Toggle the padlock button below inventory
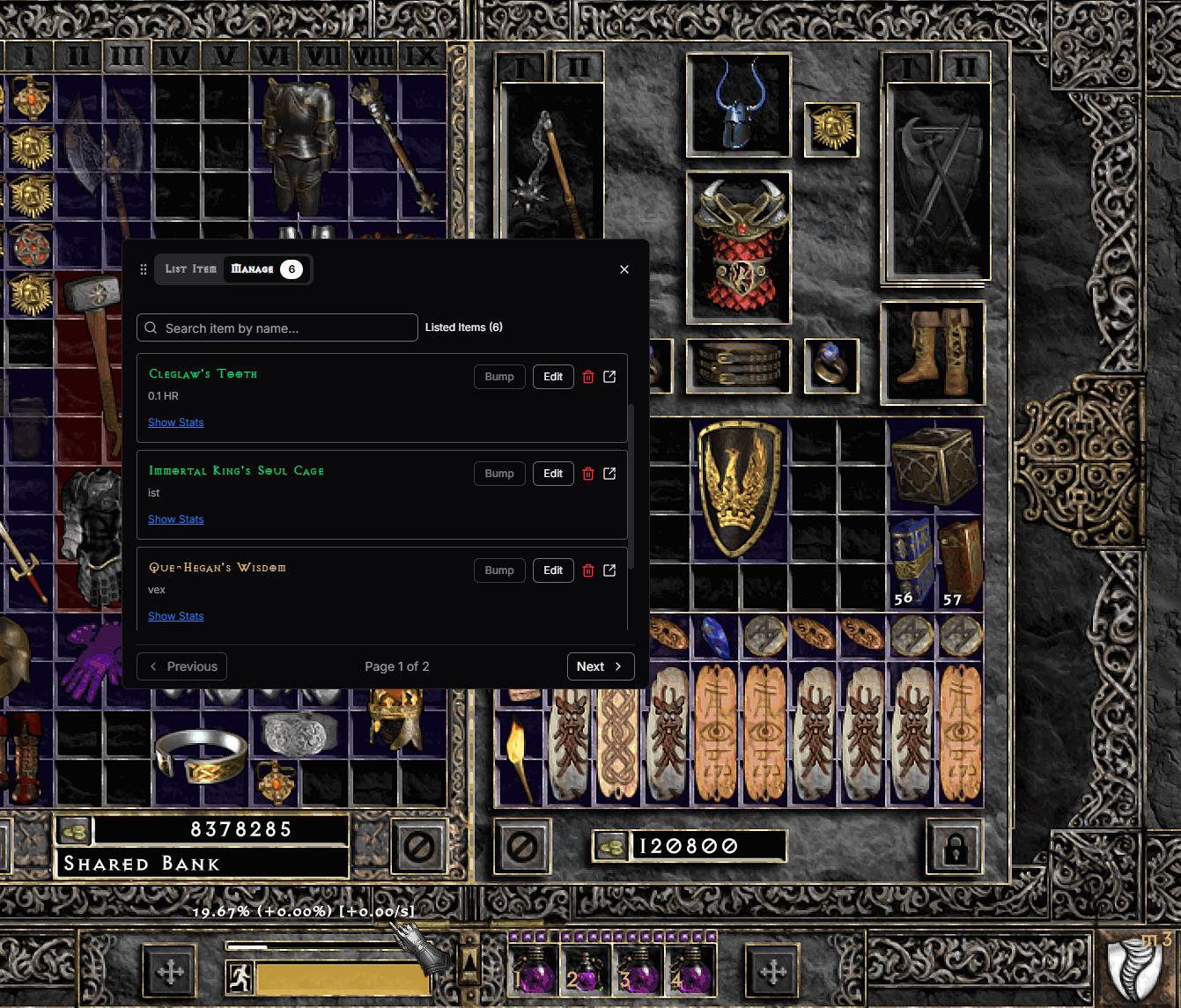This screenshot has height=1008, width=1181. point(955,848)
